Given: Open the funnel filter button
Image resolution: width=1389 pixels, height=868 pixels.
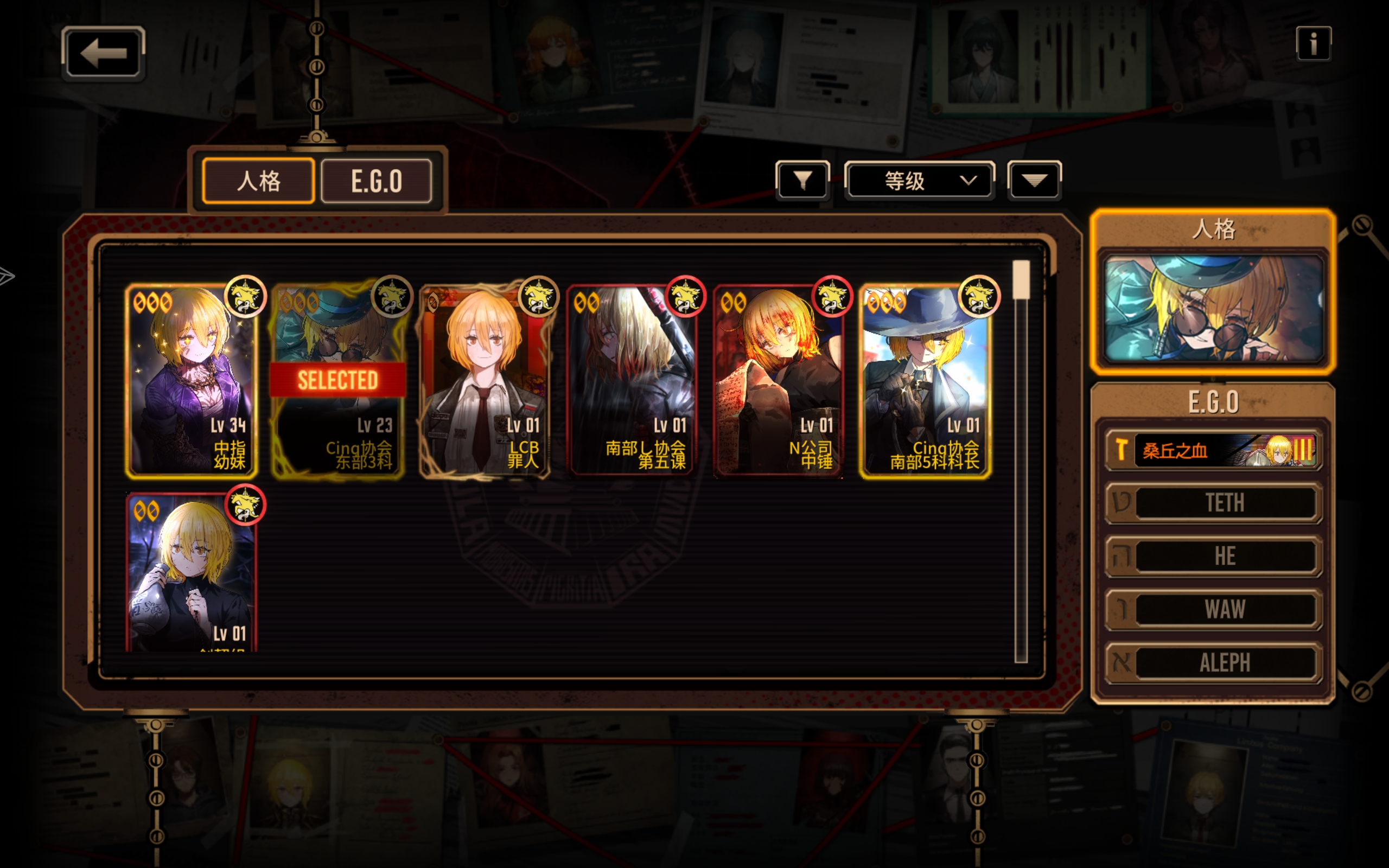Looking at the screenshot, I should click(802, 181).
